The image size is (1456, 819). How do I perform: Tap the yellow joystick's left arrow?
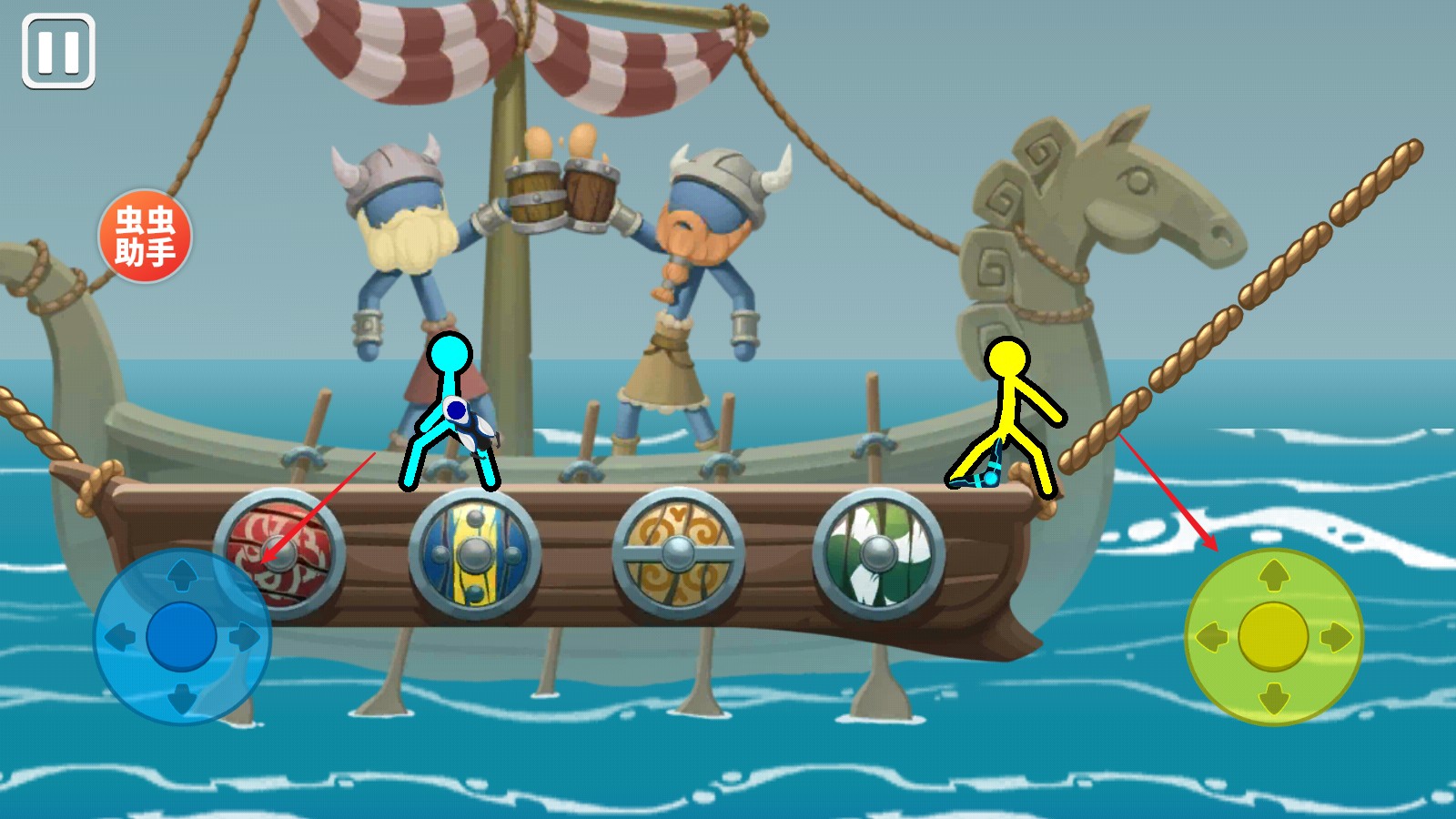coord(1211,636)
